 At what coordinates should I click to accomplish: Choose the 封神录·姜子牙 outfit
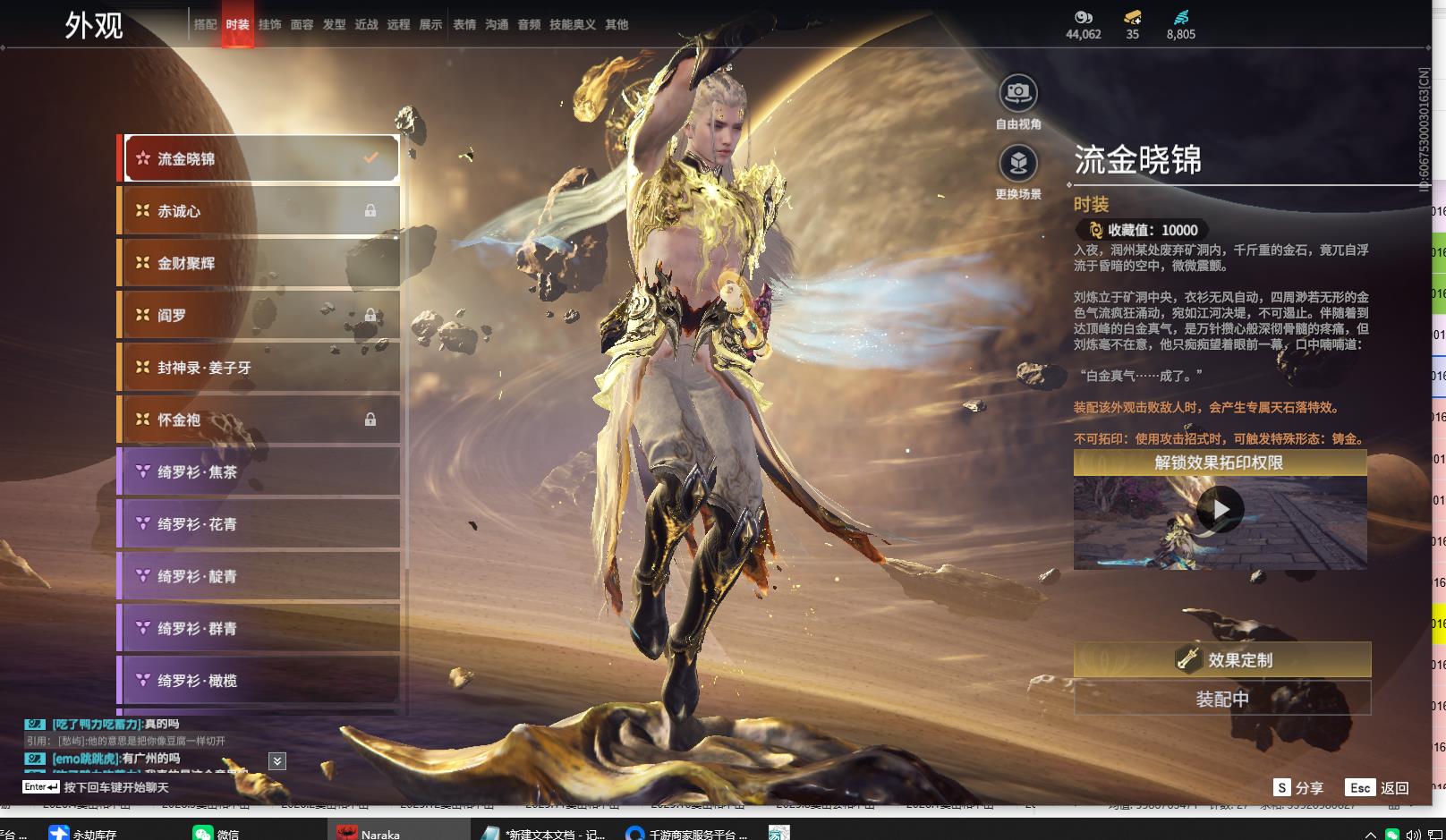coord(259,368)
